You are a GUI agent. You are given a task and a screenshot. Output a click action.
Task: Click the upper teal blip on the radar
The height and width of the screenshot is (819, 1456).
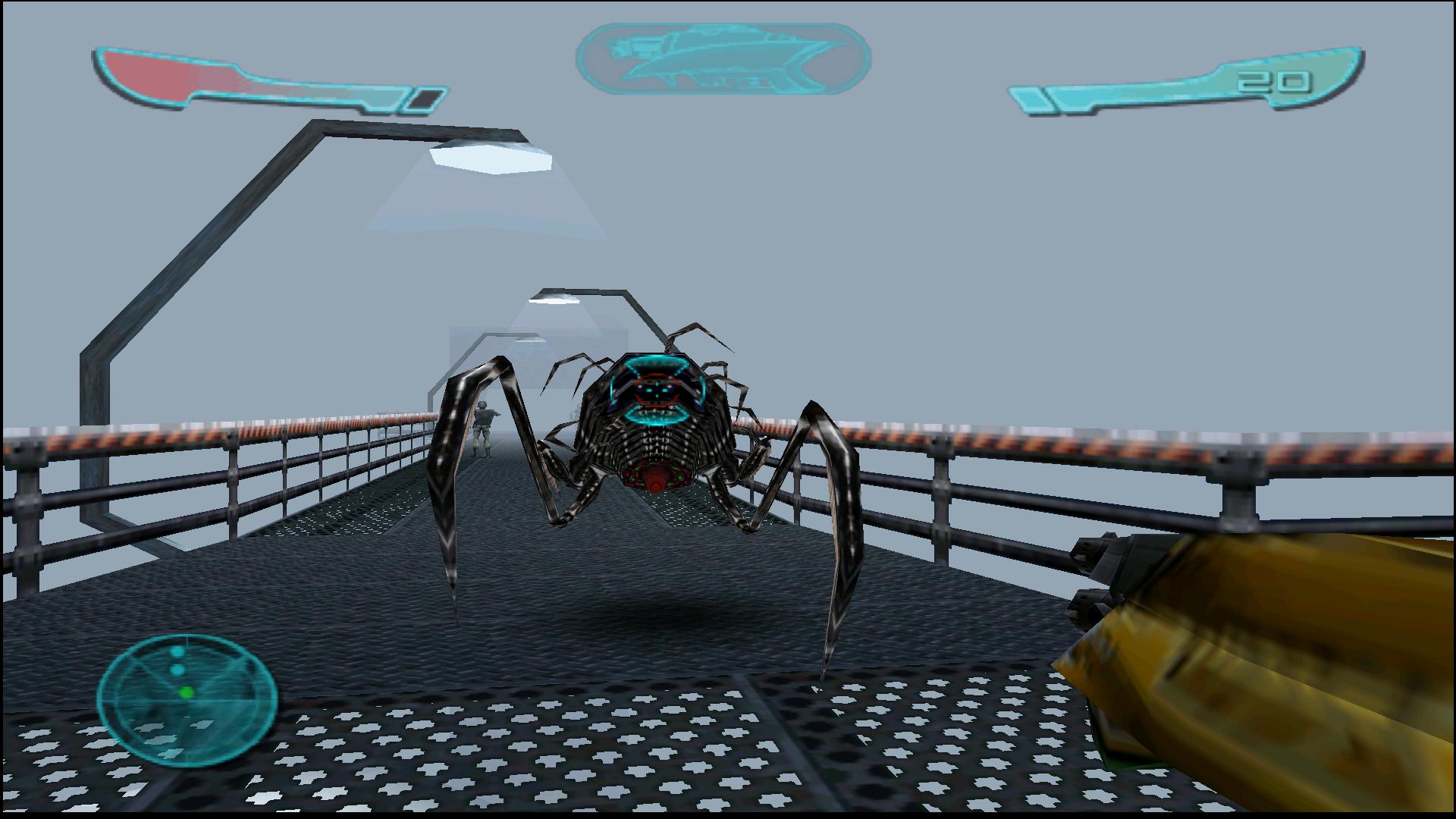click(177, 651)
